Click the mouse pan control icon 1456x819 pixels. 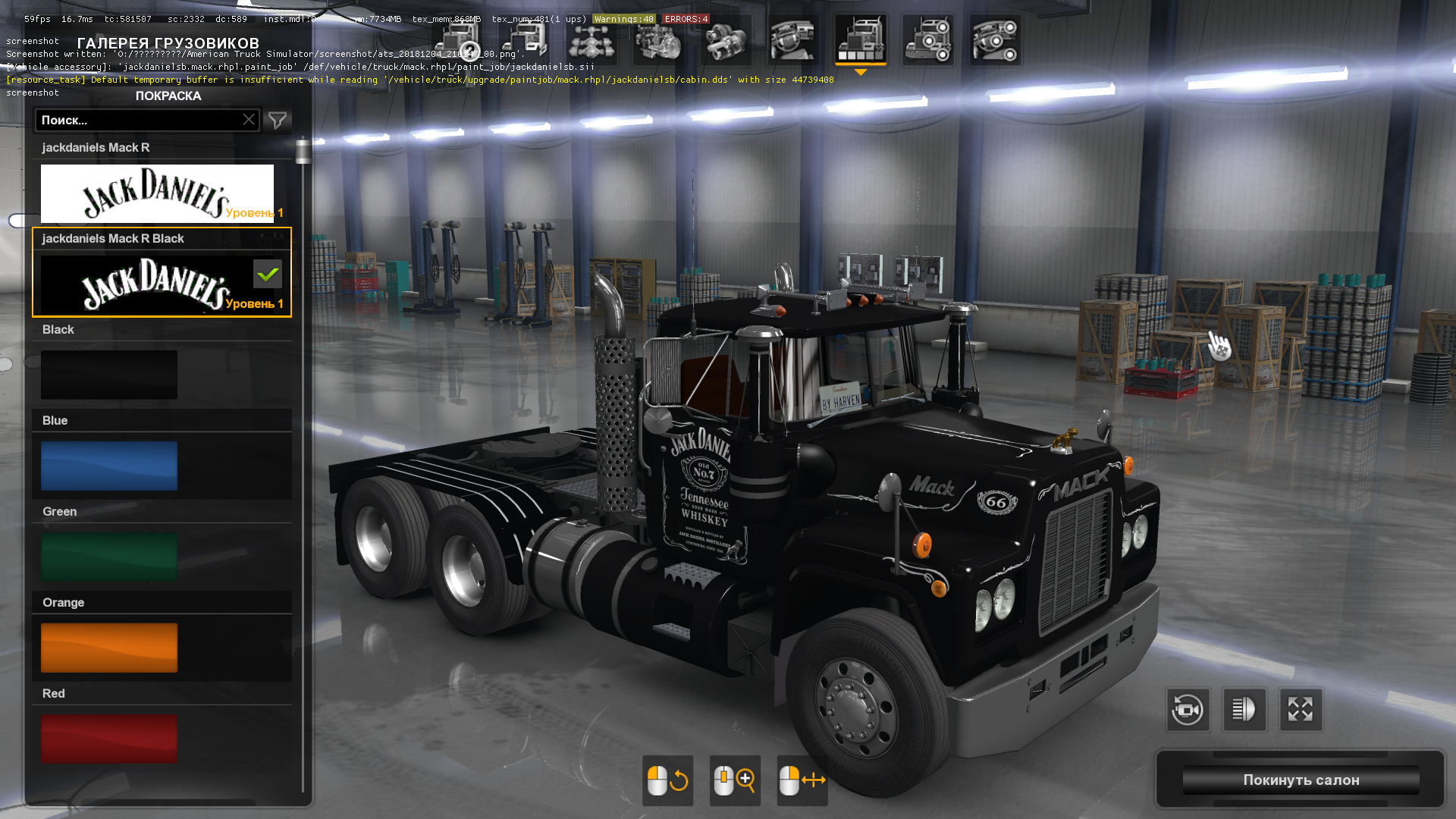802,780
